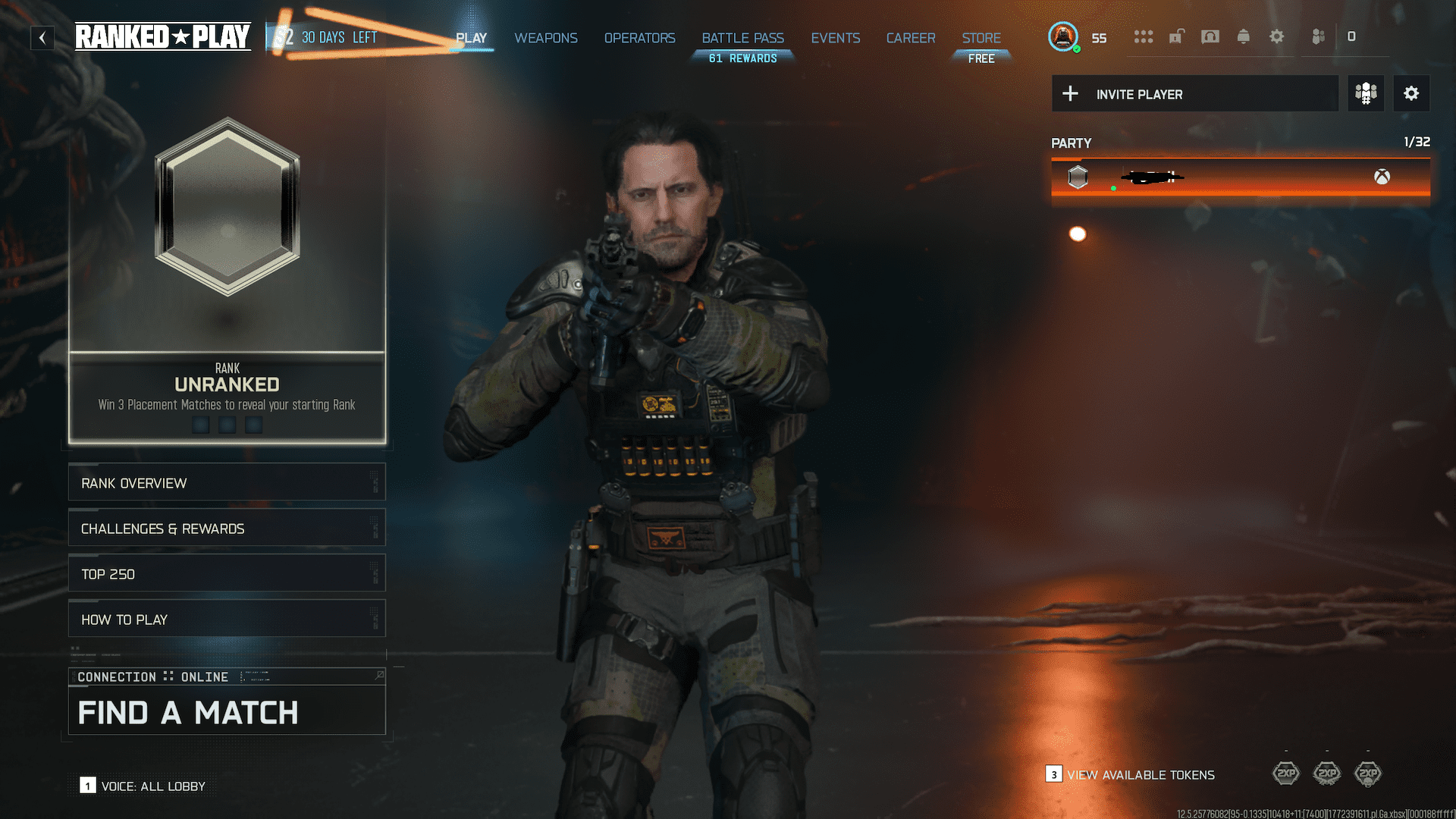
Task: Click the unlocked padlock icon in the top bar
Action: tap(1176, 36)
